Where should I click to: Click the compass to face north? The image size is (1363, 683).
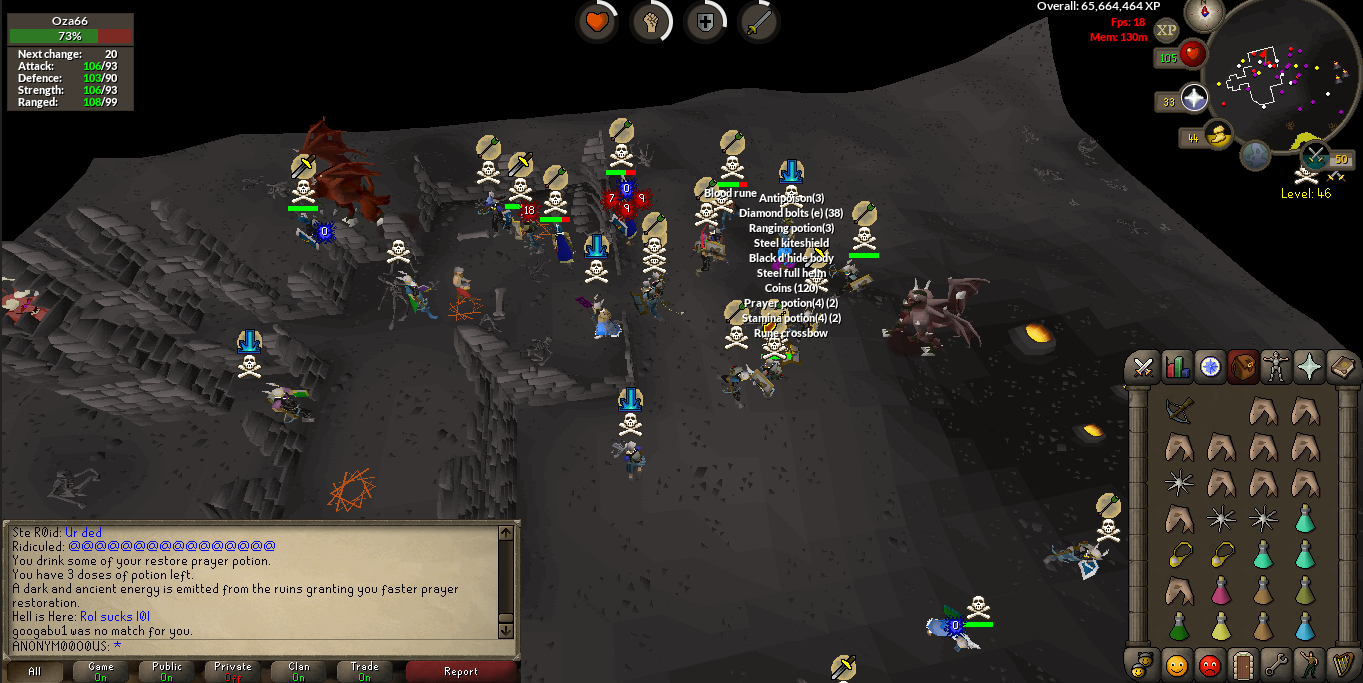tap(1204, 12)
